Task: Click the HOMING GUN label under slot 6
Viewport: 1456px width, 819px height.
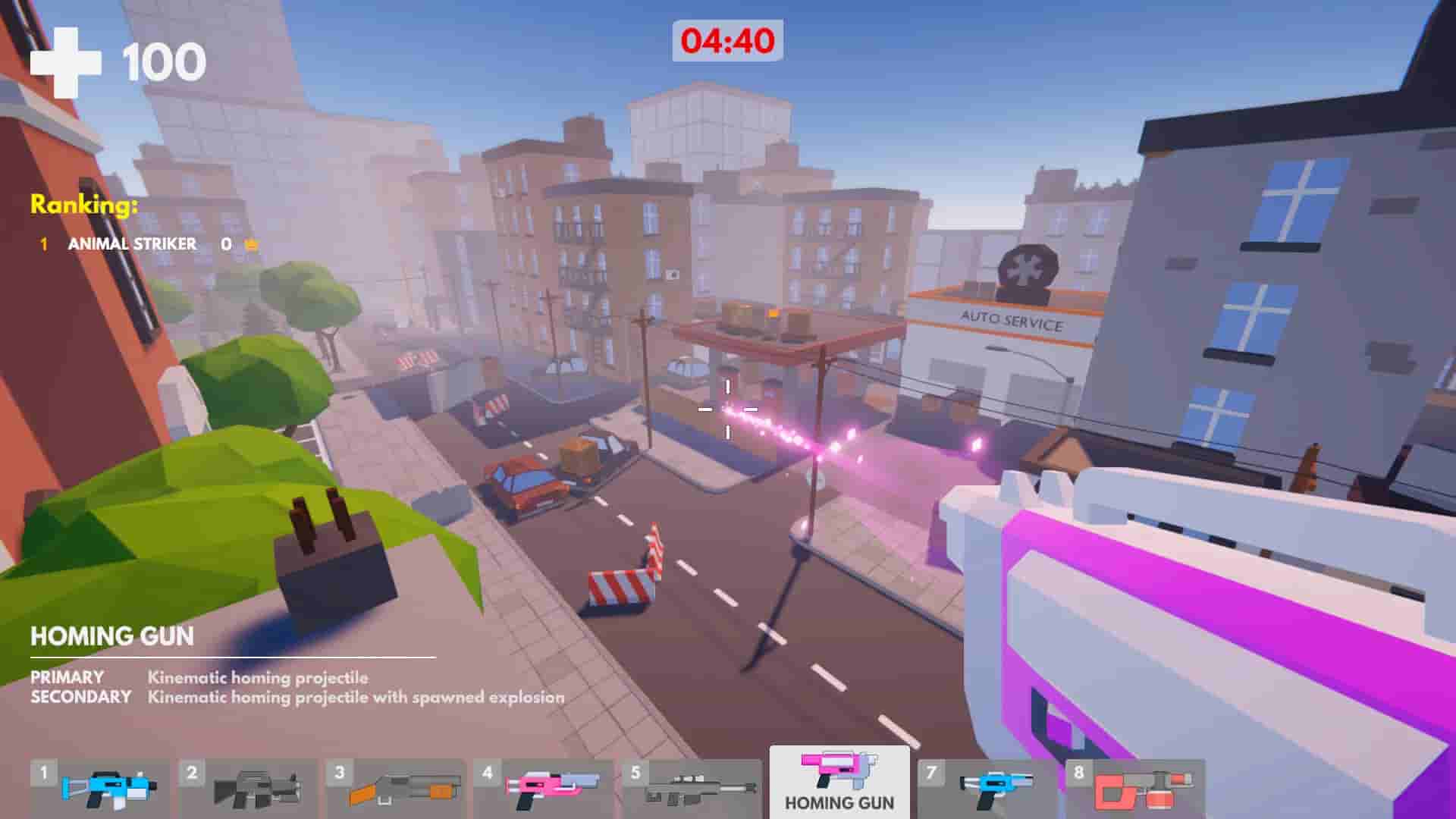Action: coord(838,802)
